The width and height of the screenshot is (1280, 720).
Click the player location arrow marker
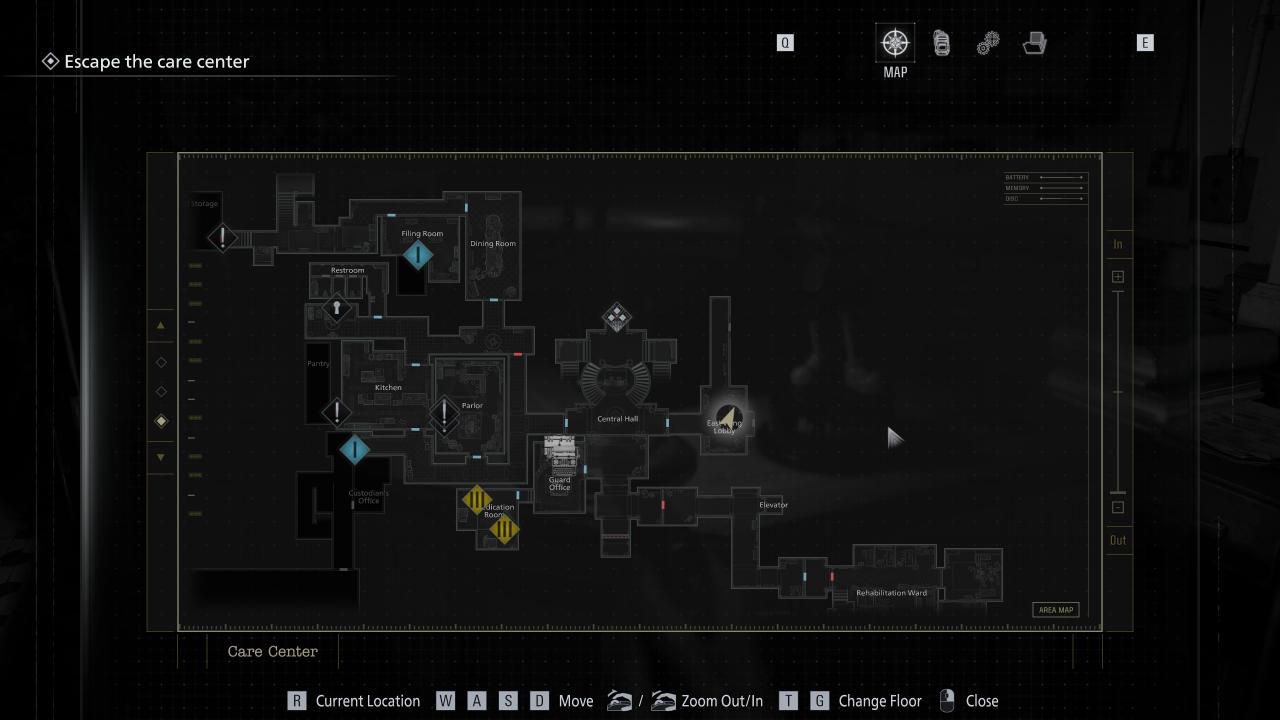pos(729,418)
